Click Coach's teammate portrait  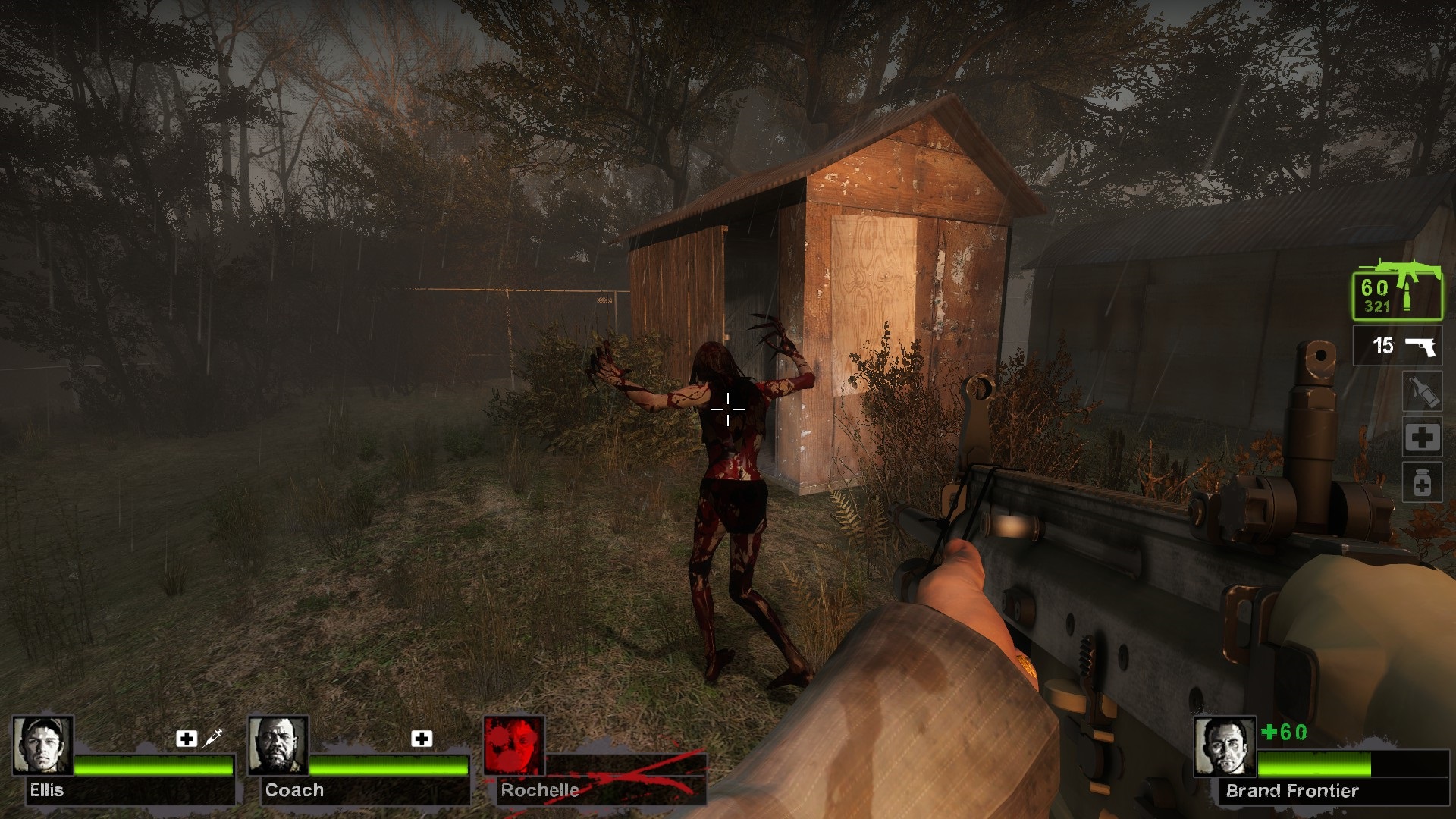(x=278, y=746)
